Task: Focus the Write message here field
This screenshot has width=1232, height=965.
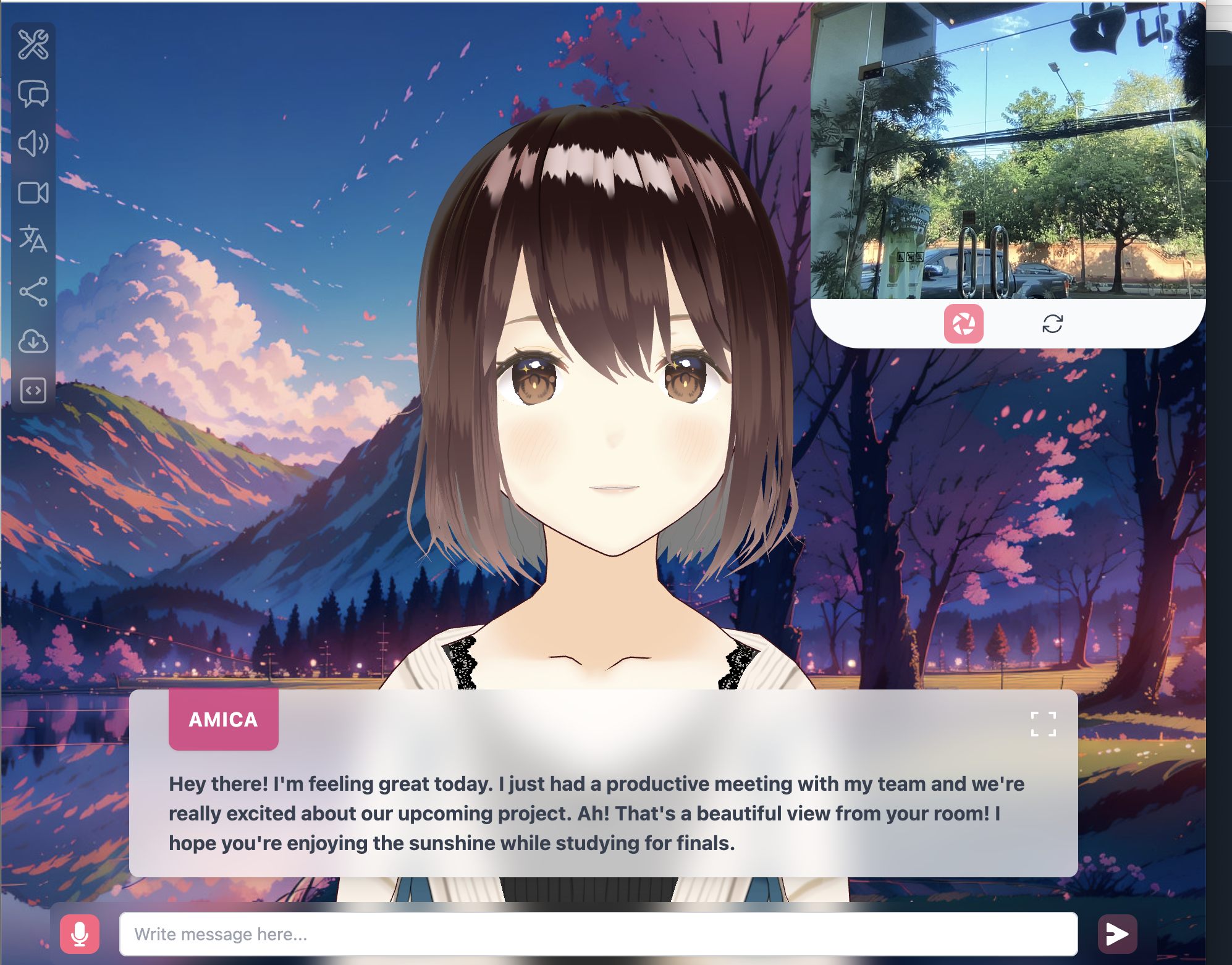Action: [x=598, y=933]
